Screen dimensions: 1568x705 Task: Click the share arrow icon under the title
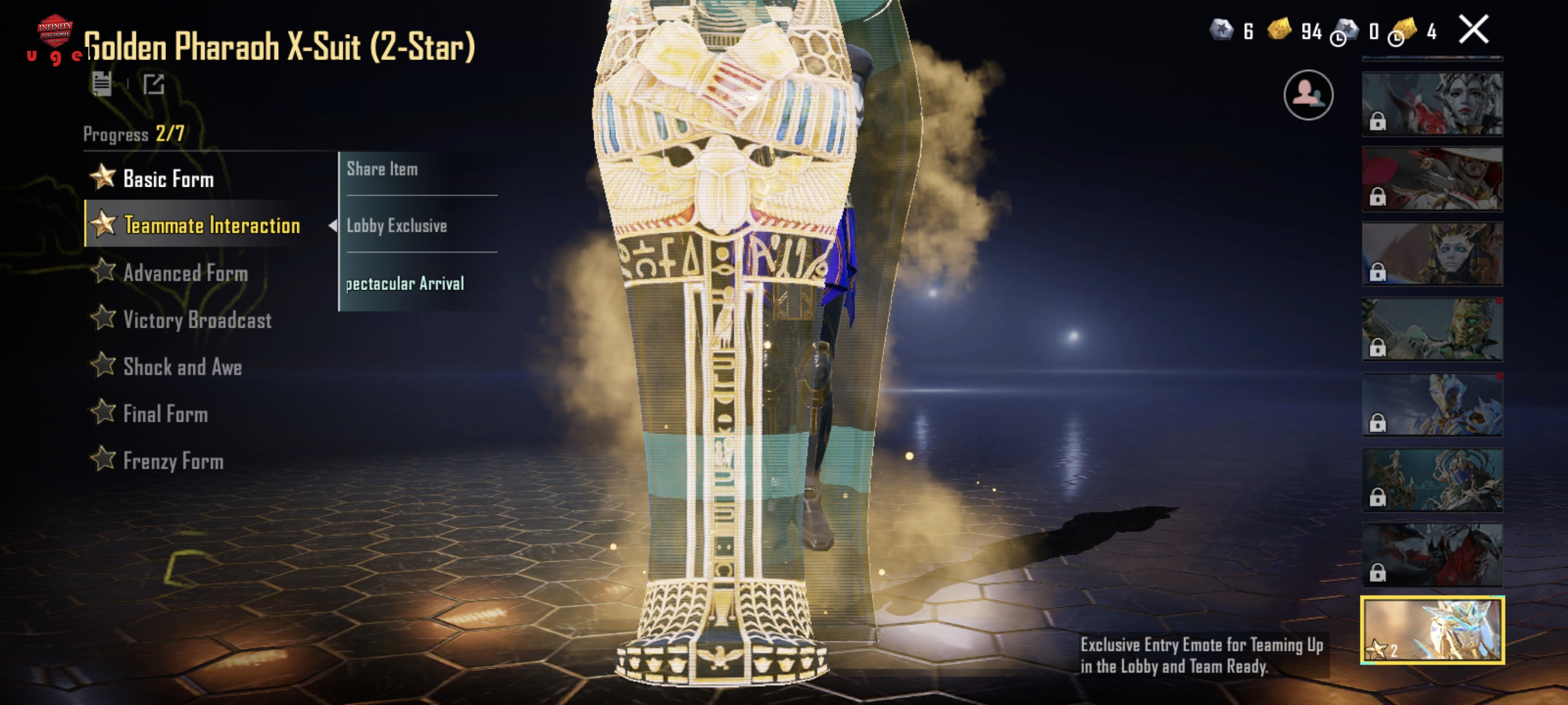click(x=153, y=84)
